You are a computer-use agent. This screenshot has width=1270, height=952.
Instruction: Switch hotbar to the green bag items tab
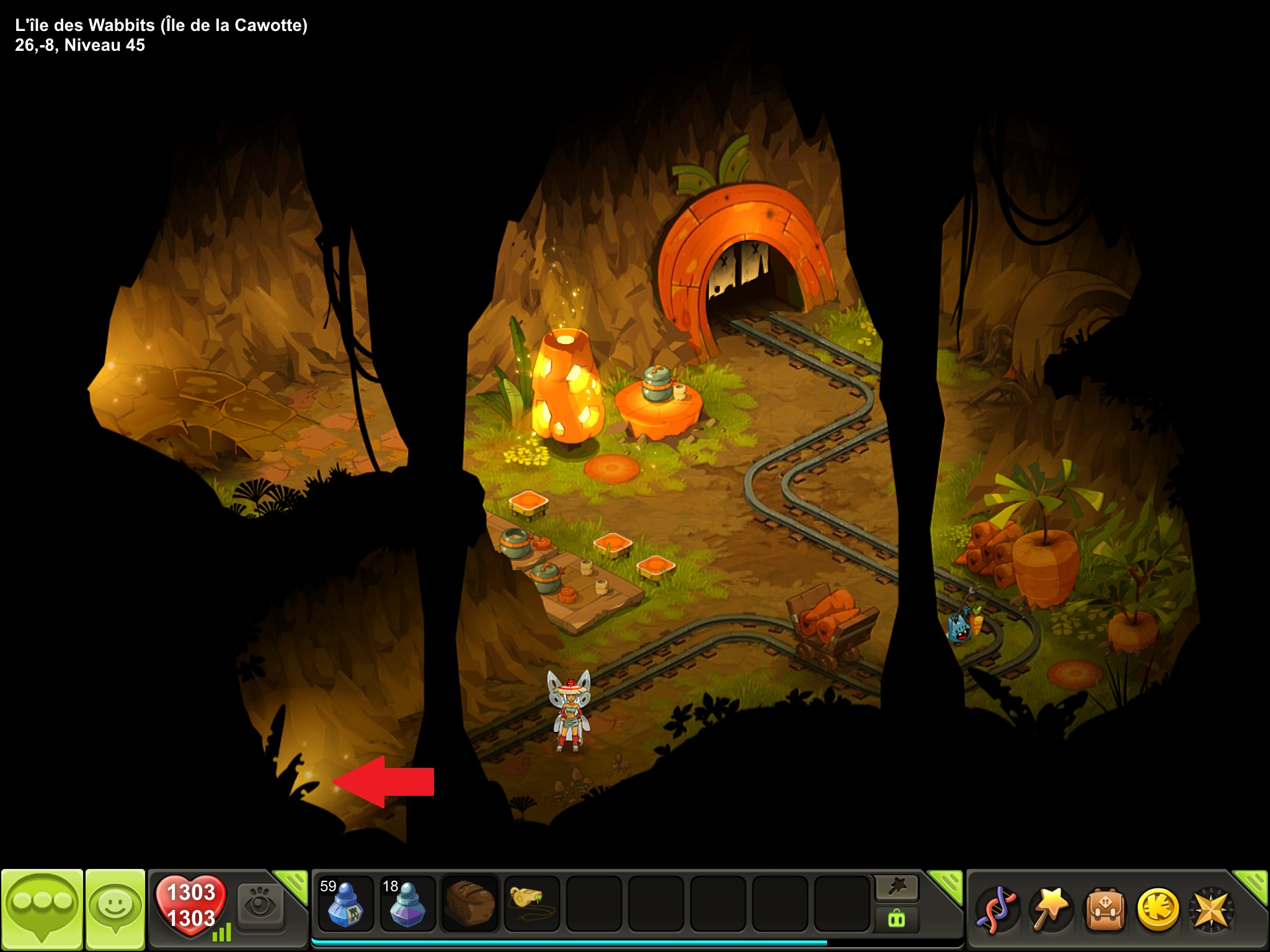(x=897, y=918)
